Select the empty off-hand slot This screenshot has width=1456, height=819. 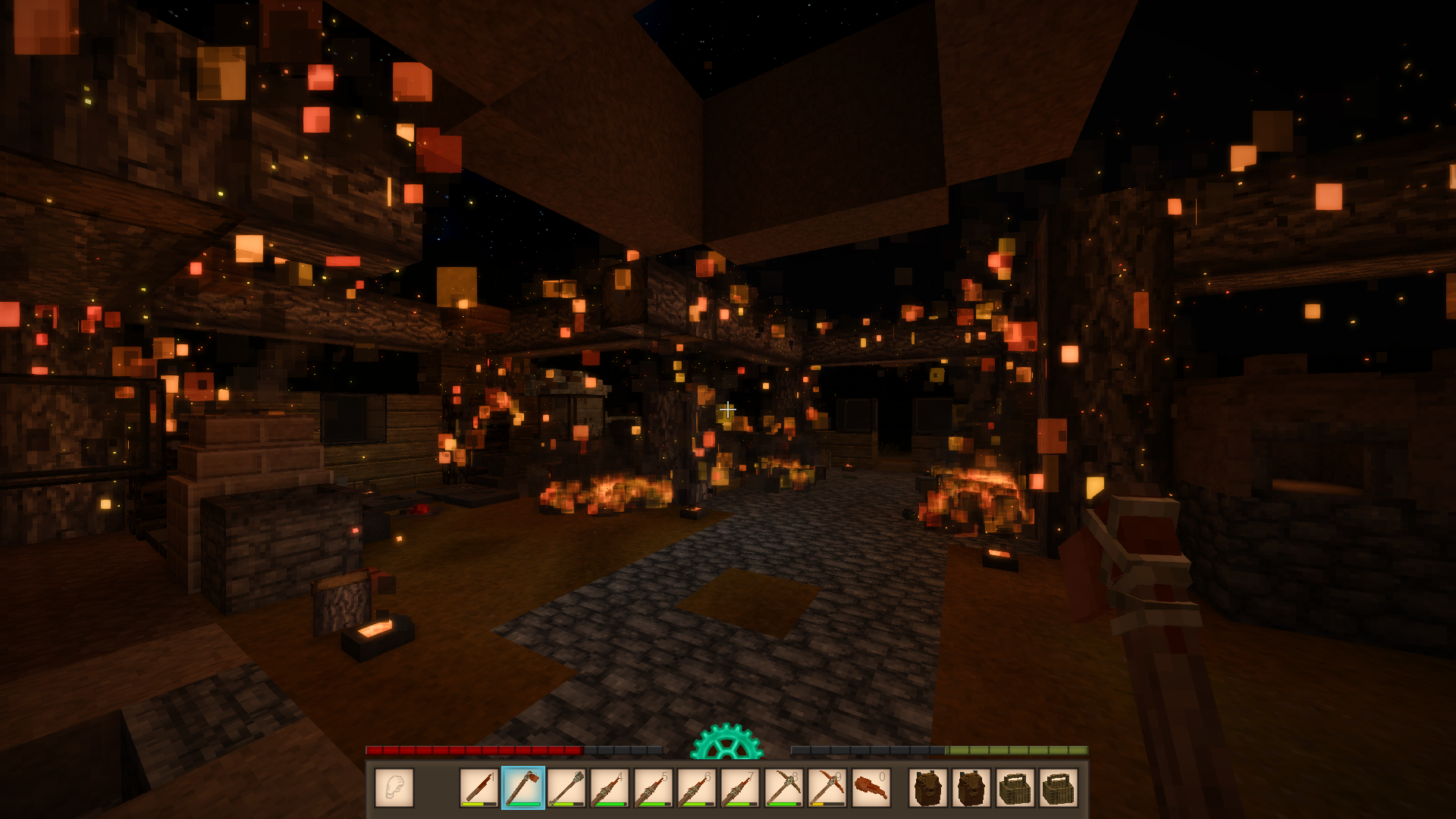(394, 788)
